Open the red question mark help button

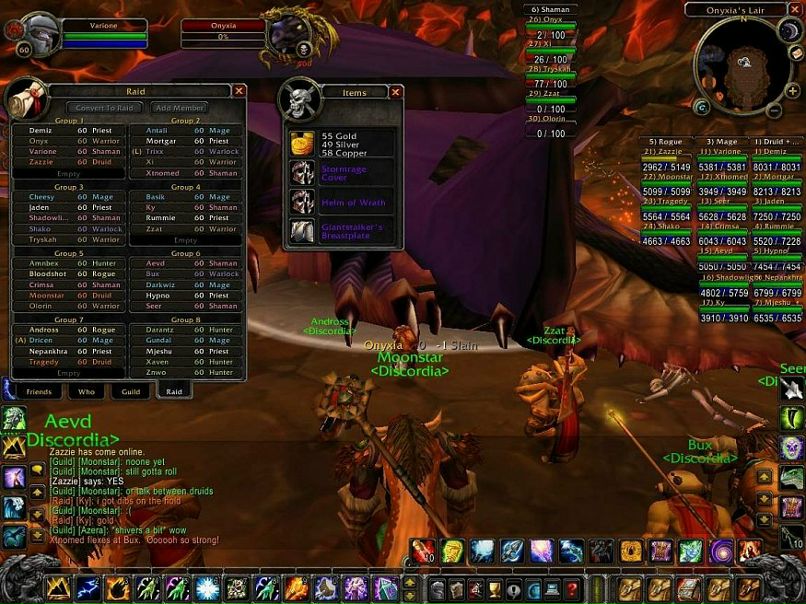pos(571,589)
